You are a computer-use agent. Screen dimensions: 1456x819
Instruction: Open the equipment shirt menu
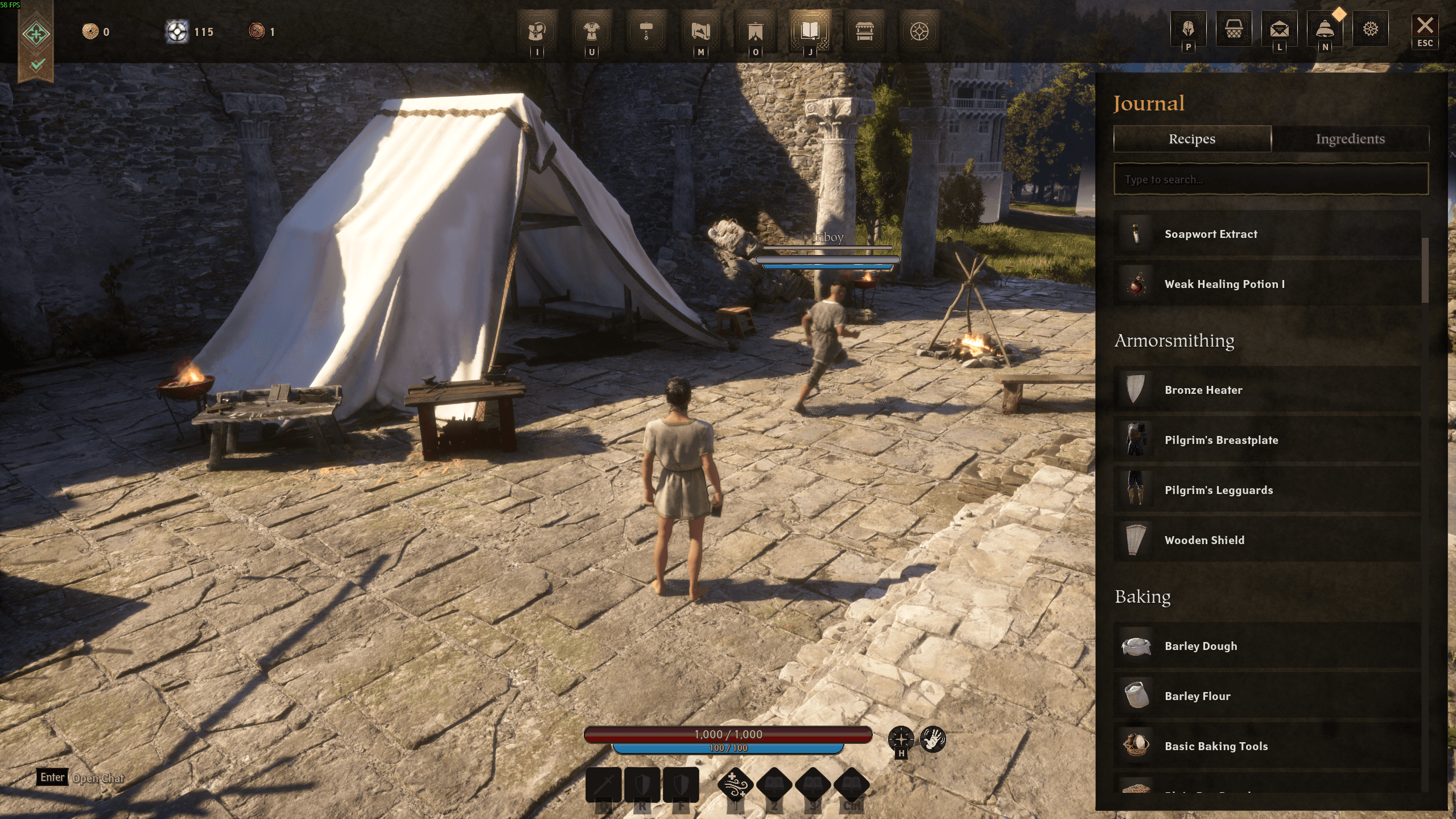[x=591, y=31]
